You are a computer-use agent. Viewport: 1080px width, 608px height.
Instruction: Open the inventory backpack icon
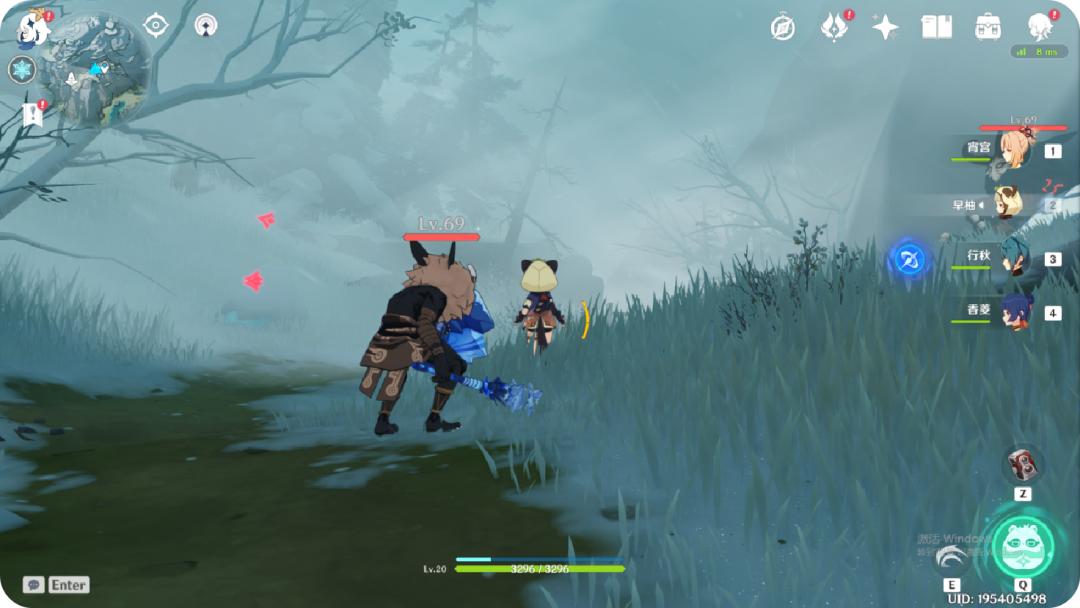(989, 27)
